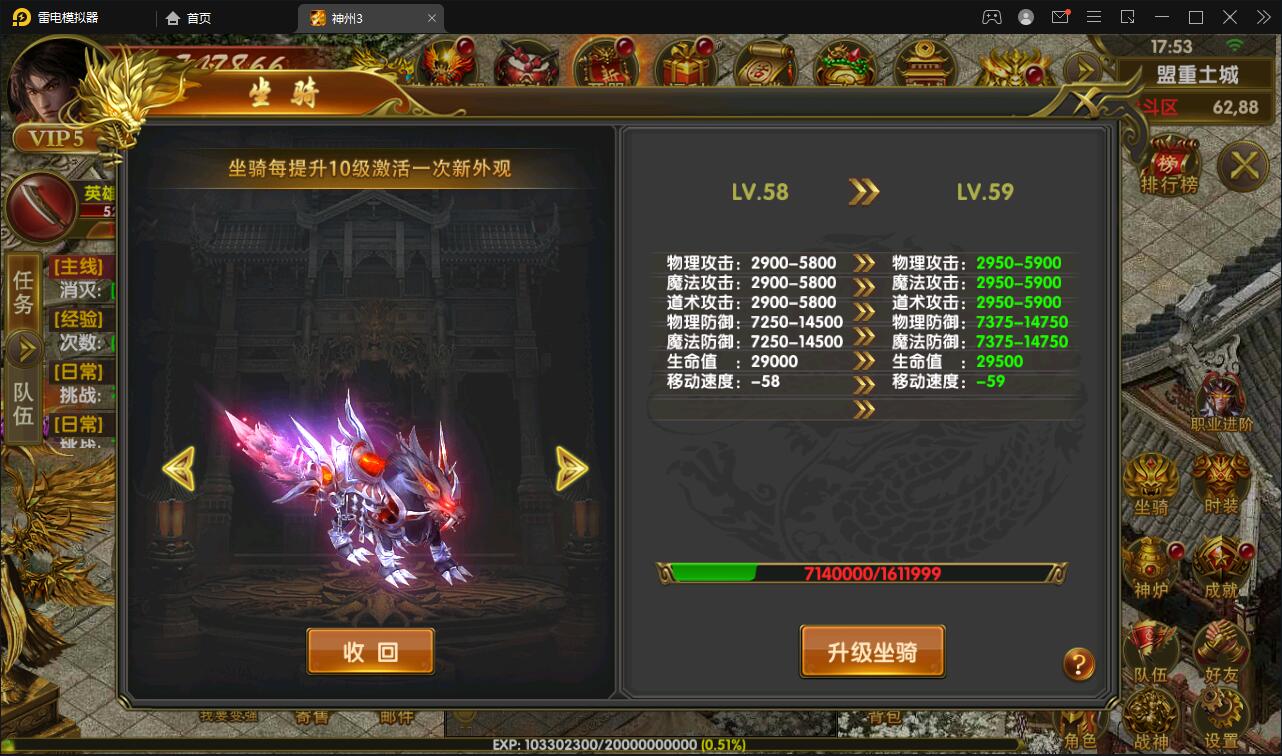The height and width of the screenshot is (756, 1282).
Task: Select the vertical 任务 quest tab
Action: tap(22, 292)
